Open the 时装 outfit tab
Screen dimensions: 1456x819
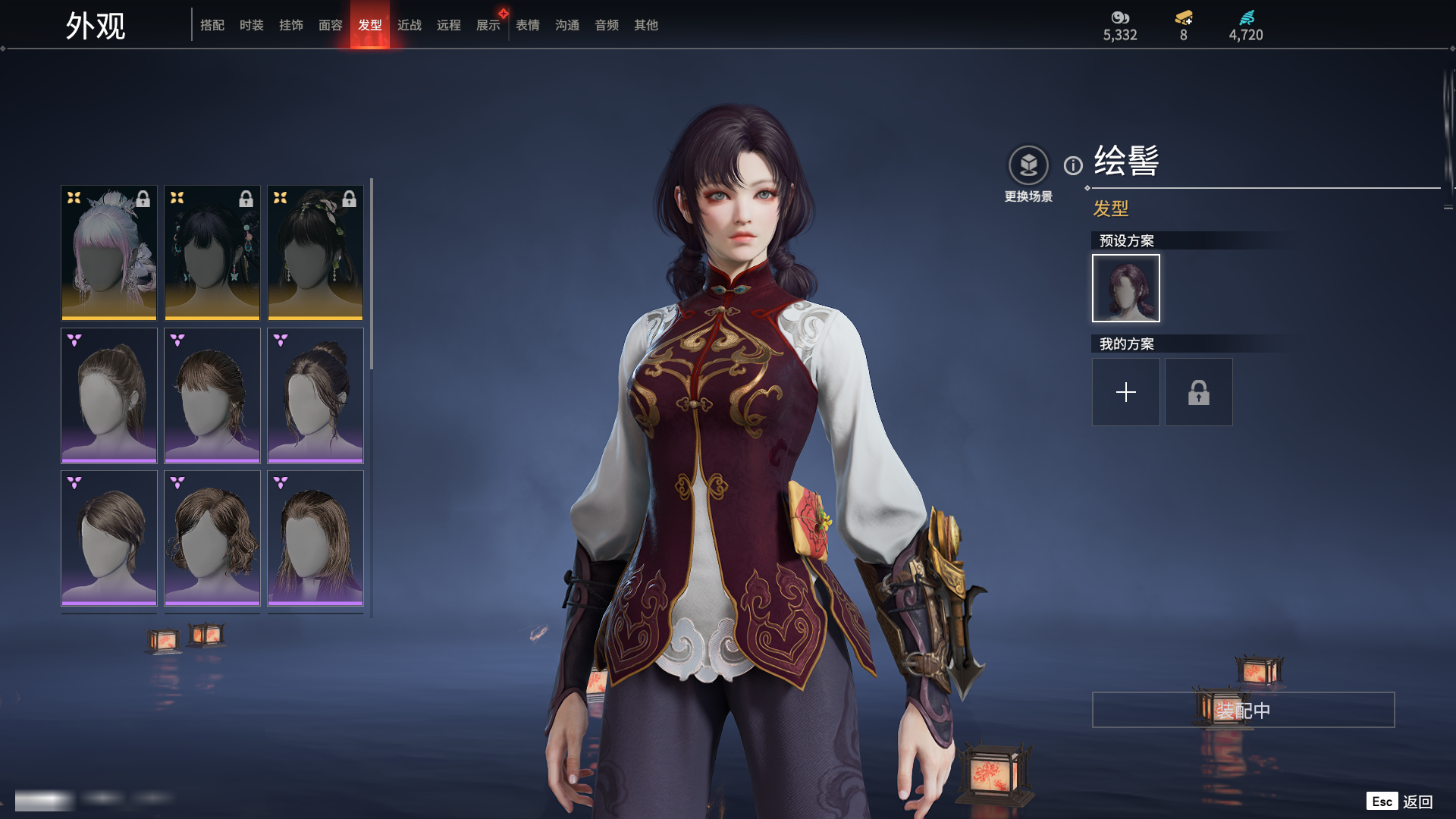252,25
